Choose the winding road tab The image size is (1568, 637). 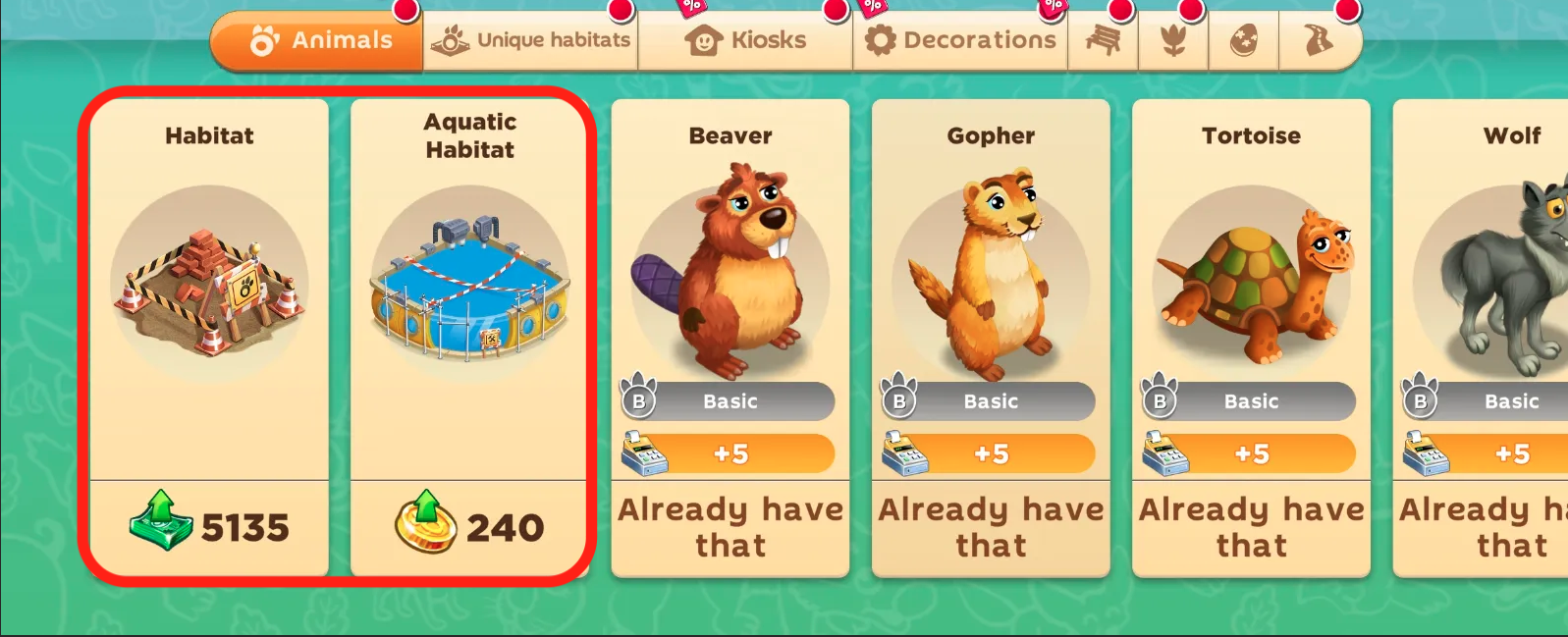coord(1317,41)
